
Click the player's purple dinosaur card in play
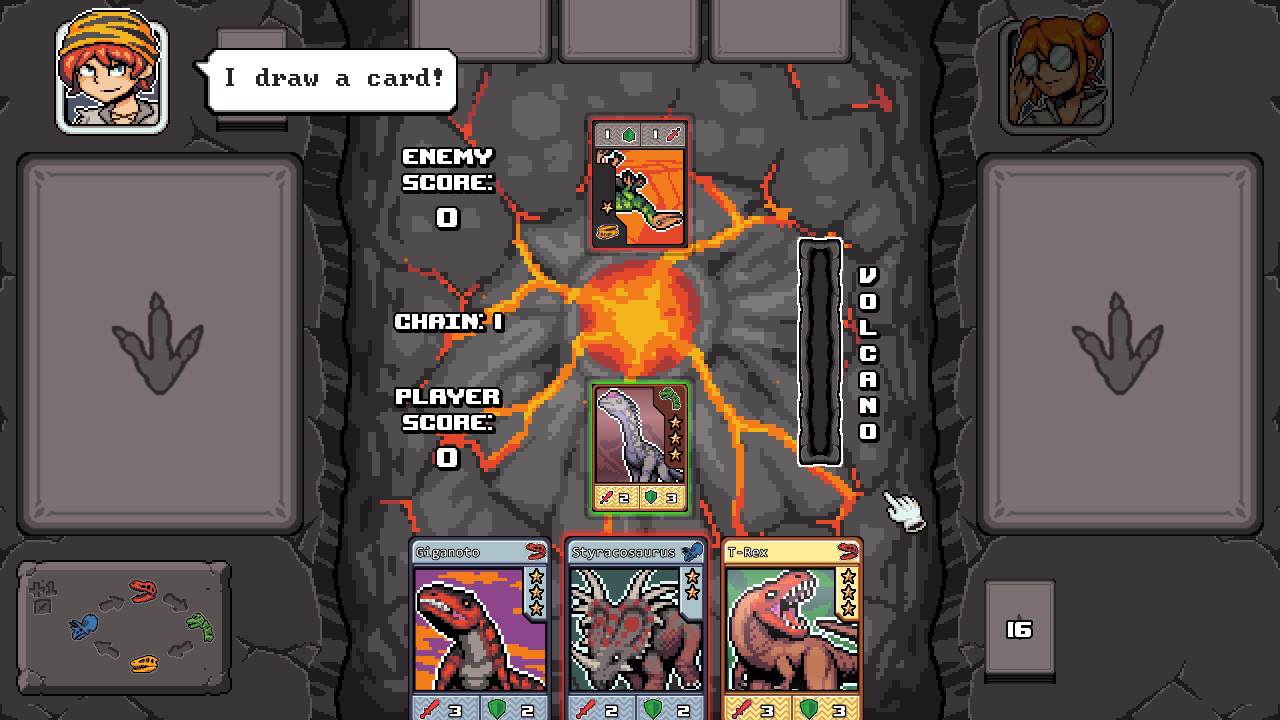[x=639, y=446]
